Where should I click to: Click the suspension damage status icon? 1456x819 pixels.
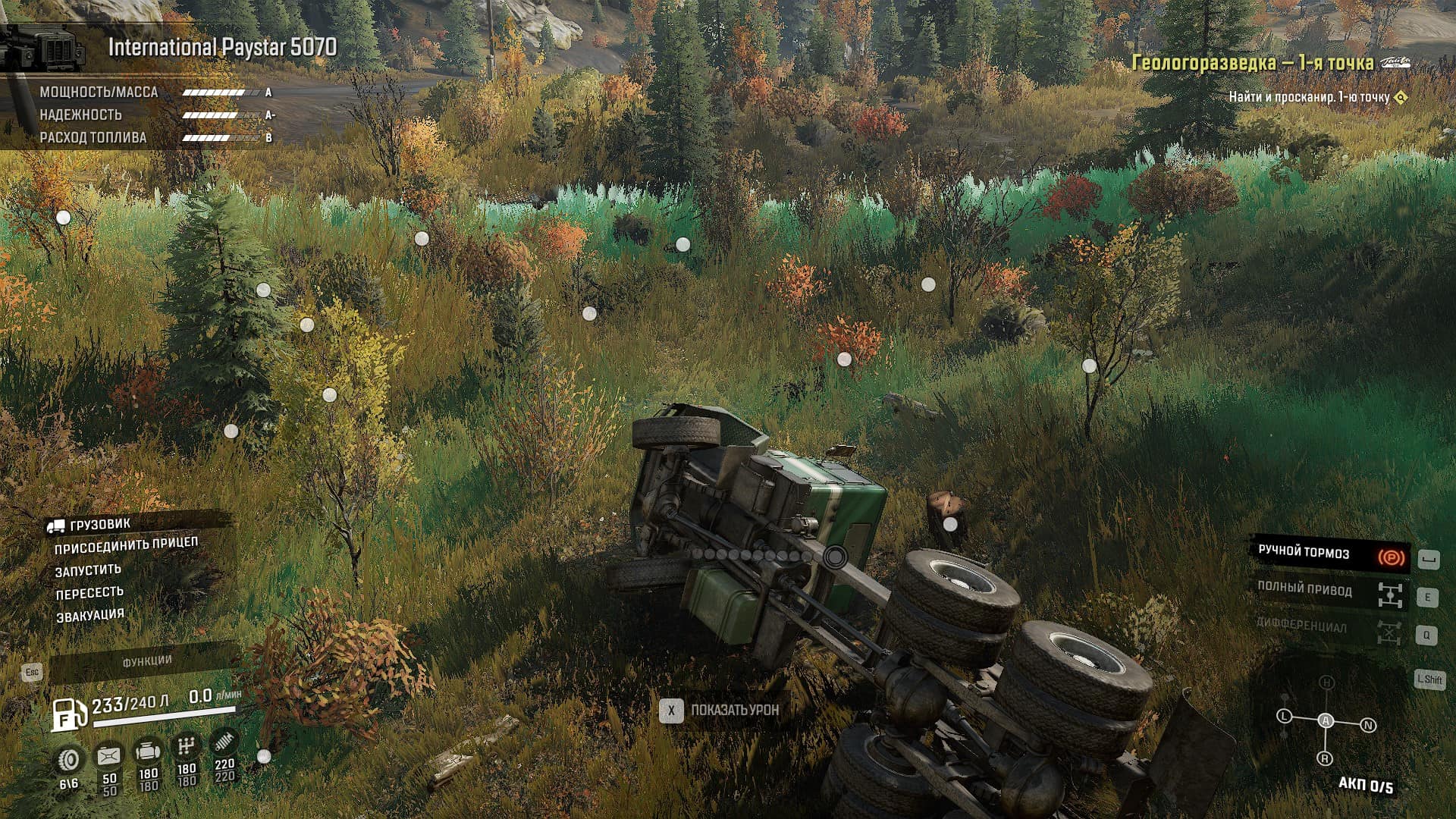click(x=224, y=742)
